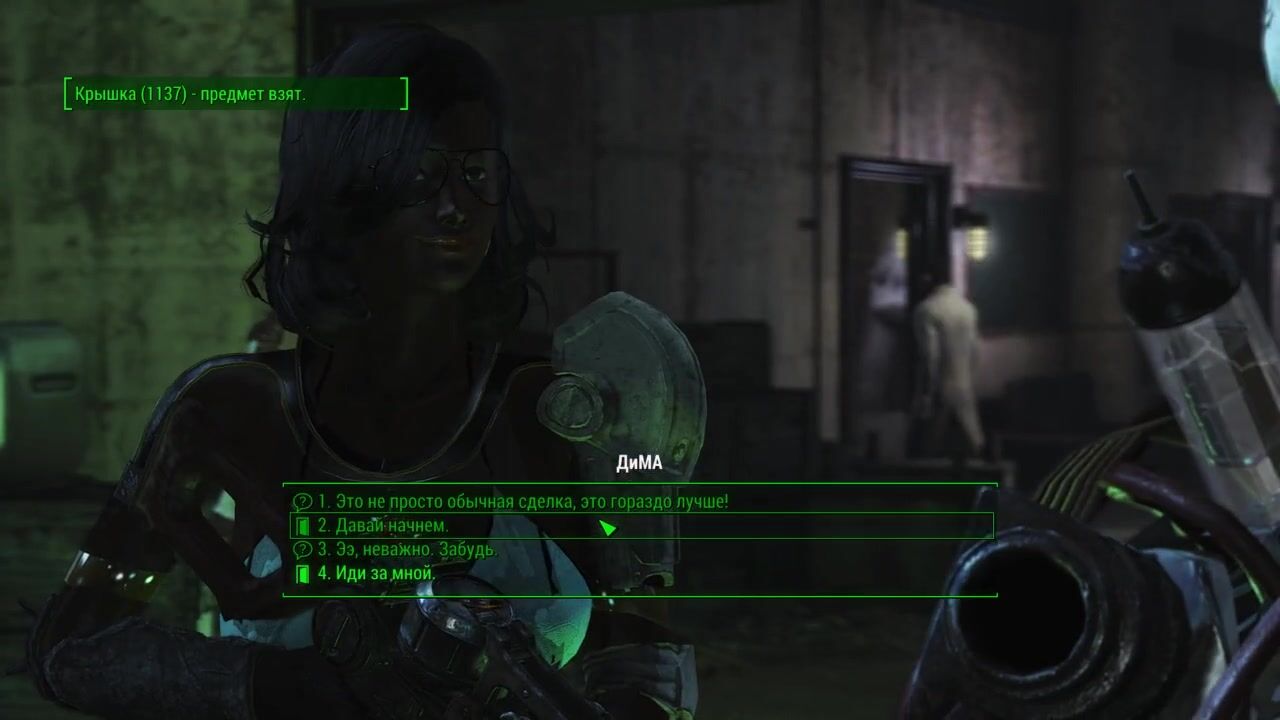The height and width of the screenshot is (720, 1280).
Task: Choose reply "Это не просто обычная сделка"
Action: tap(523, 502)
